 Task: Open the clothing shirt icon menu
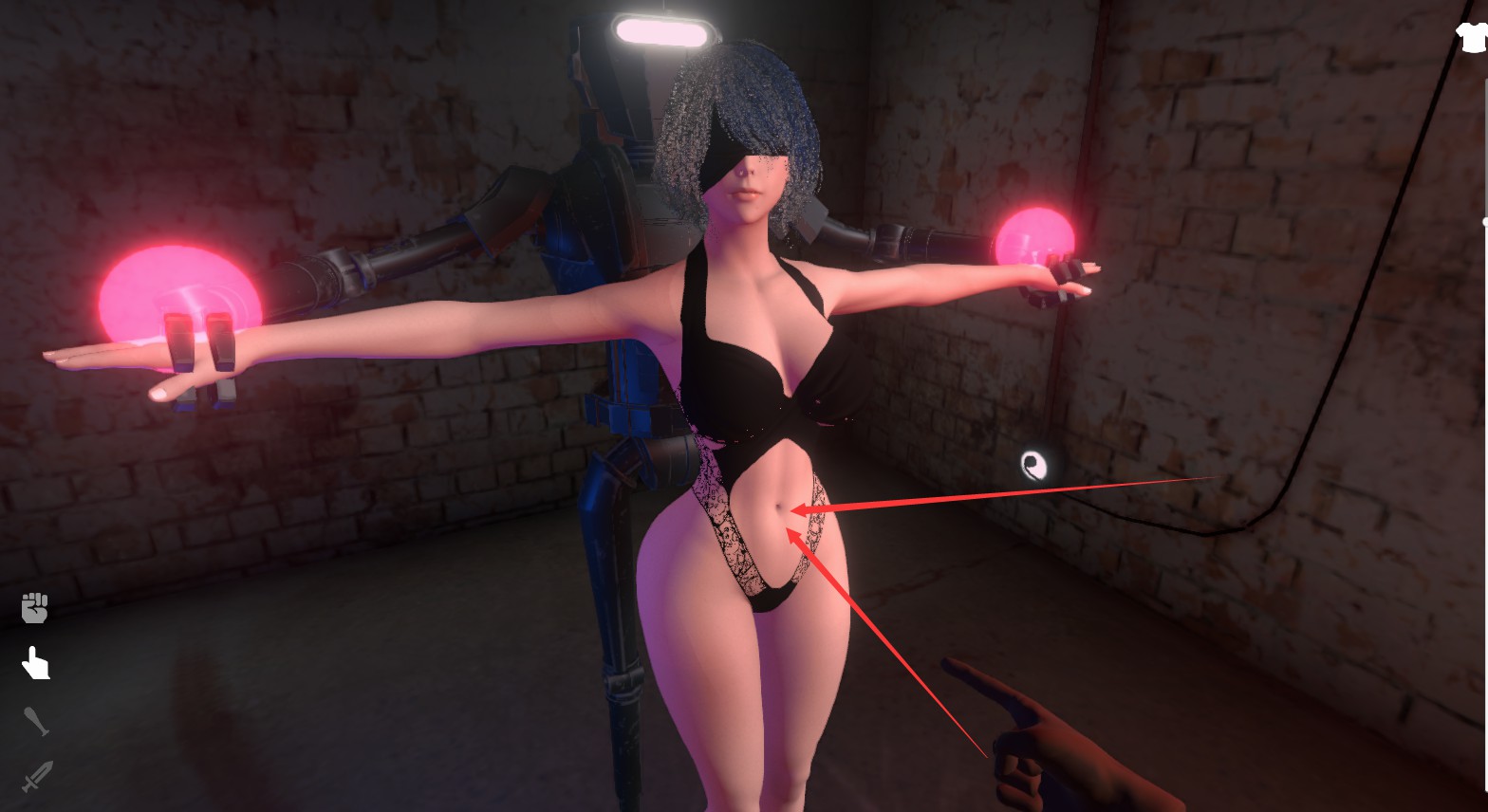1472,37
